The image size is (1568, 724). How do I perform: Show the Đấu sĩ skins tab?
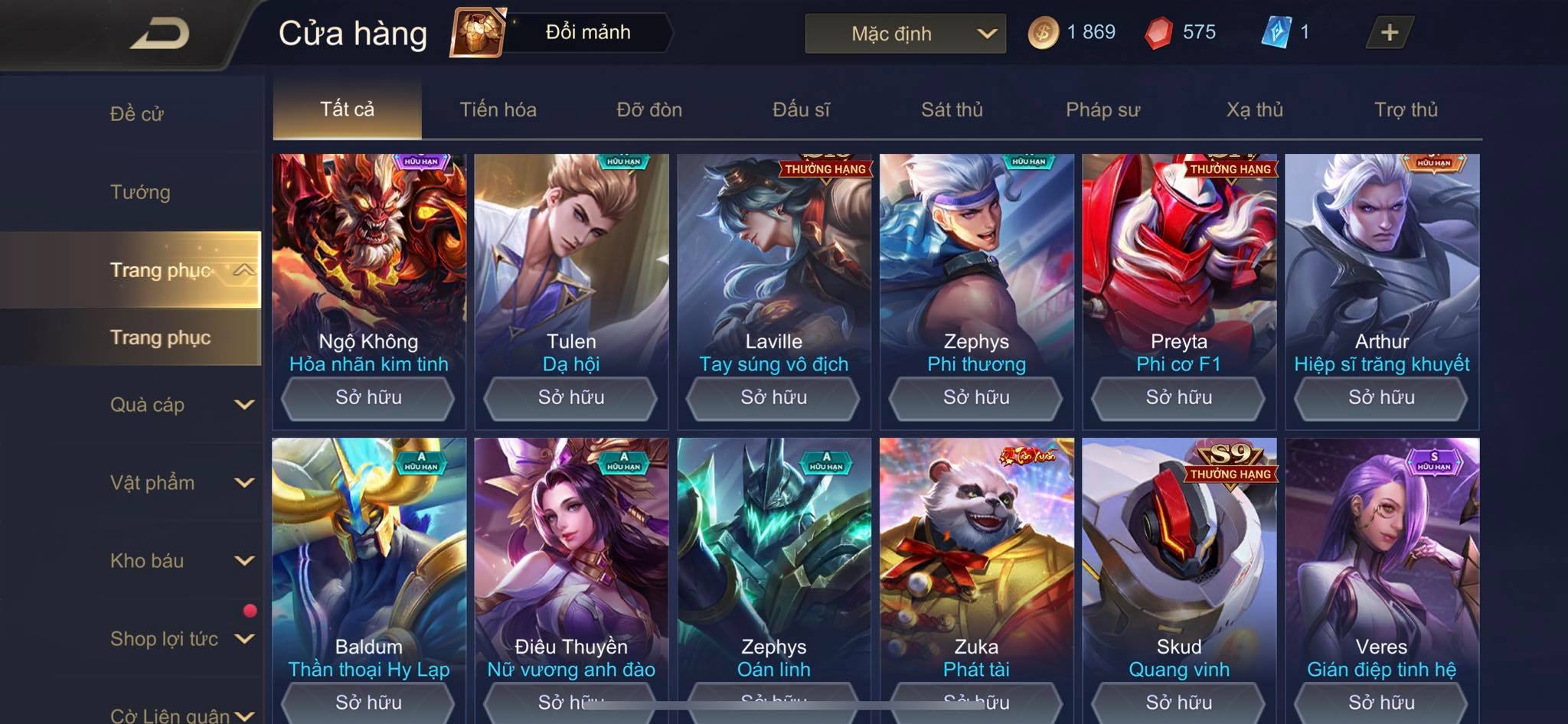coord(801,109)
